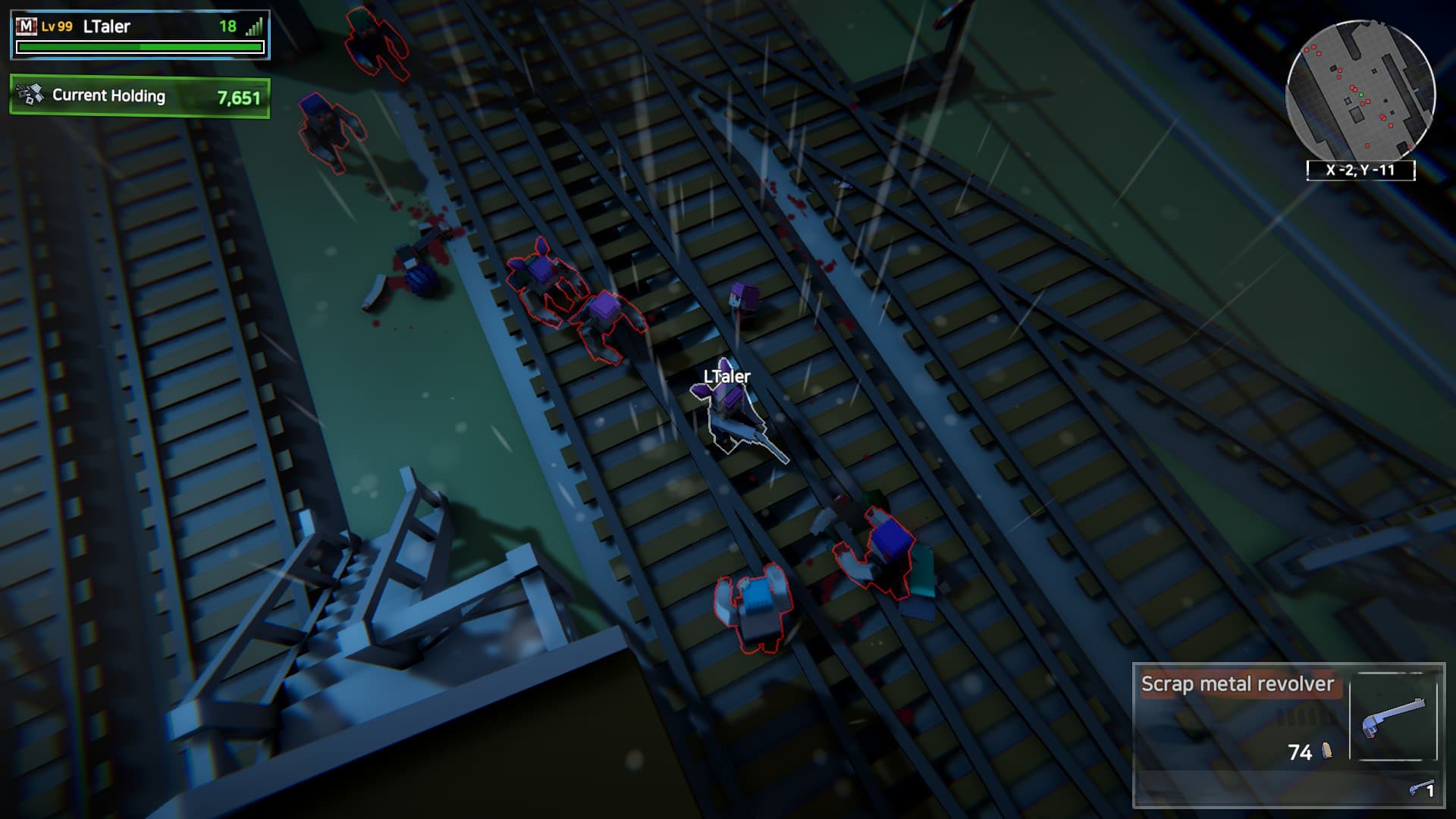This screenshot has width=1456, height=819.
Task: Click the coordinates label X -2, Y -11
Action: point(1361,171)
